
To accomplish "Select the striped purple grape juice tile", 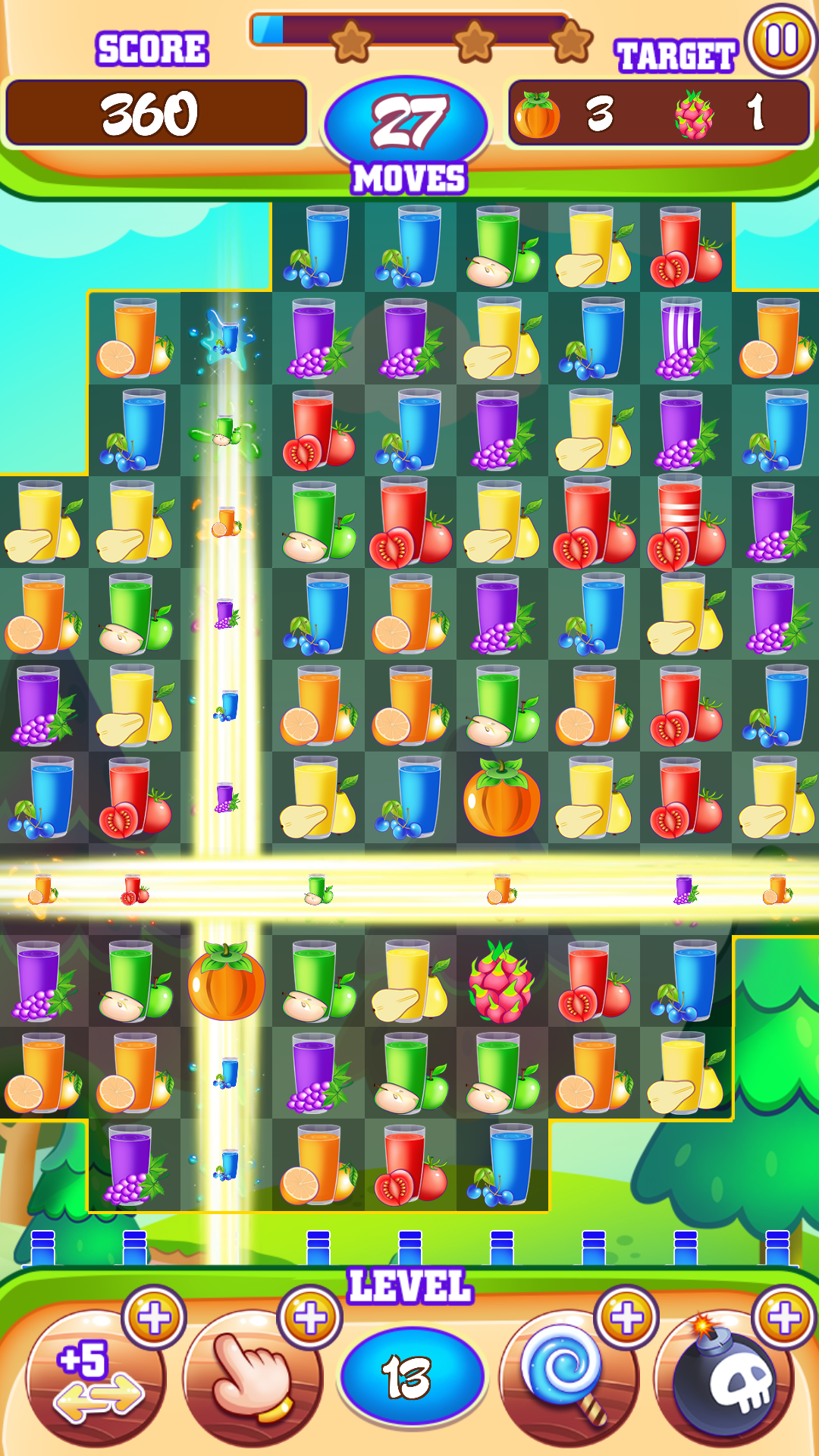I will coord(686,338).
